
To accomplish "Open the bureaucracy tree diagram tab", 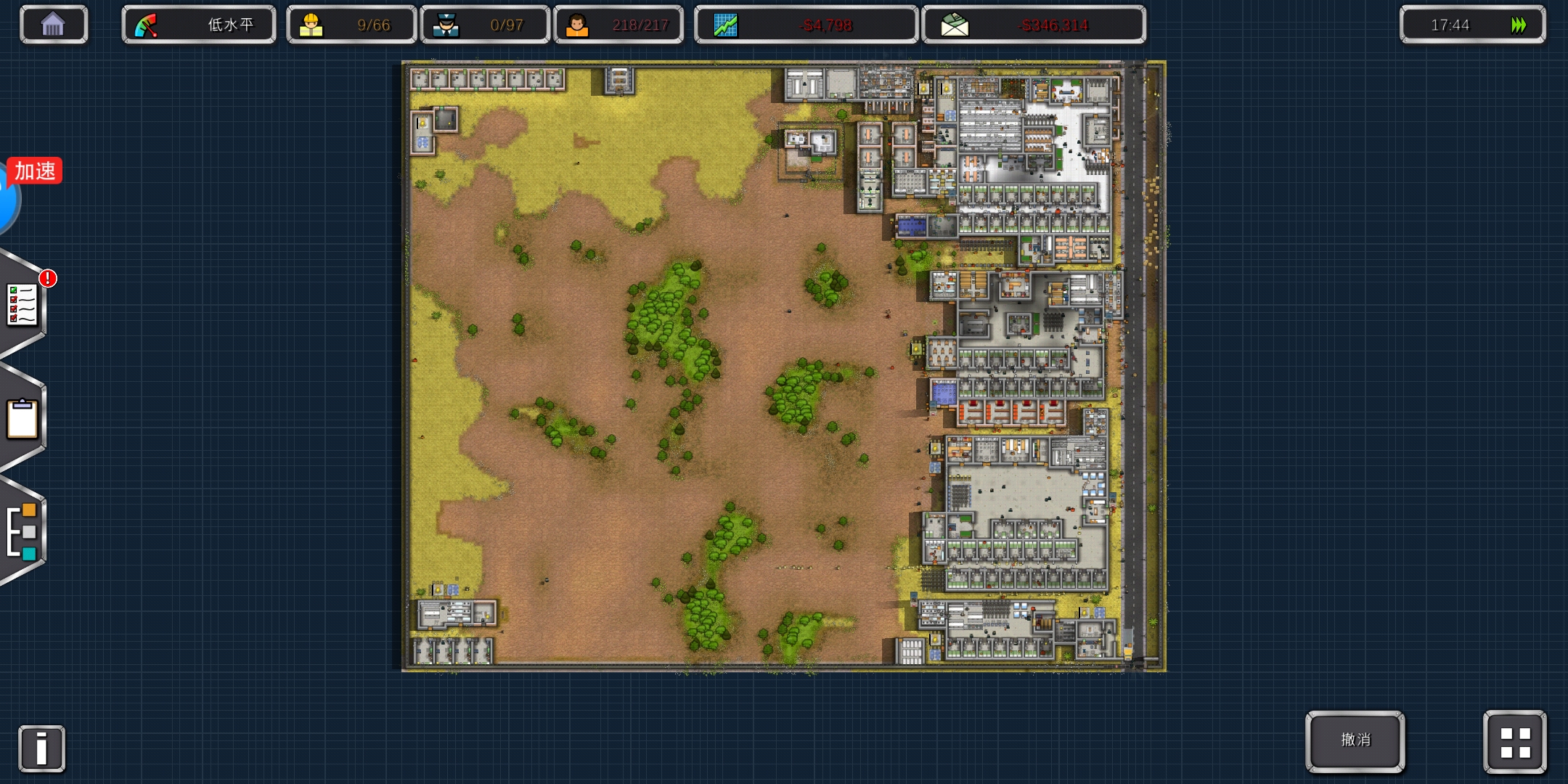I will click(x=23, y=531).
